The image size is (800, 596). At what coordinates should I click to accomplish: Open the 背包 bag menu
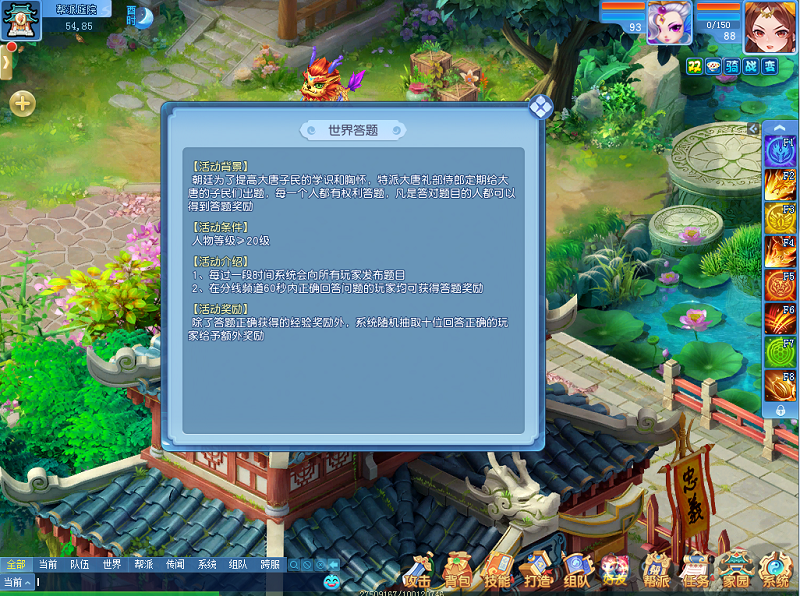pyautogui.click(x=458, y=570)
